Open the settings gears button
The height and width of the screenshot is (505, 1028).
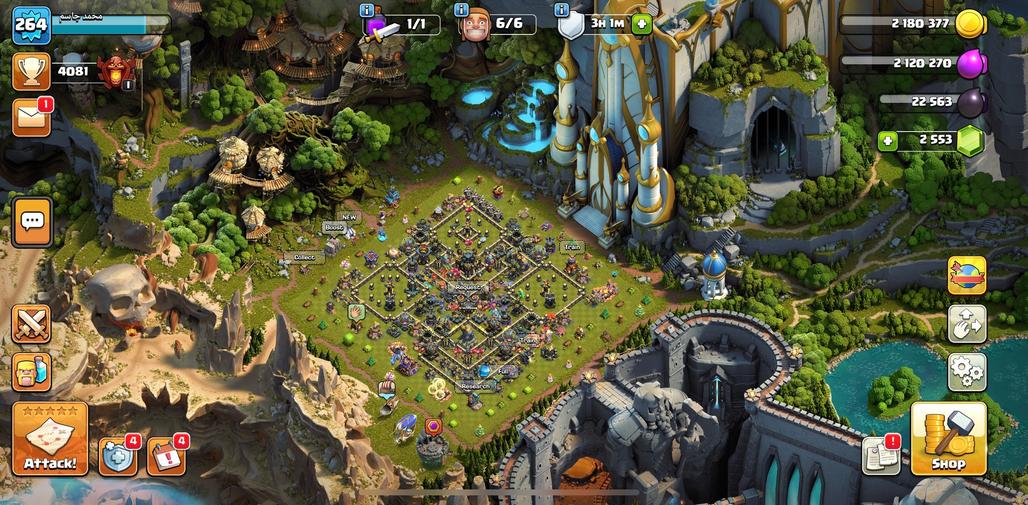click(967, 372)
